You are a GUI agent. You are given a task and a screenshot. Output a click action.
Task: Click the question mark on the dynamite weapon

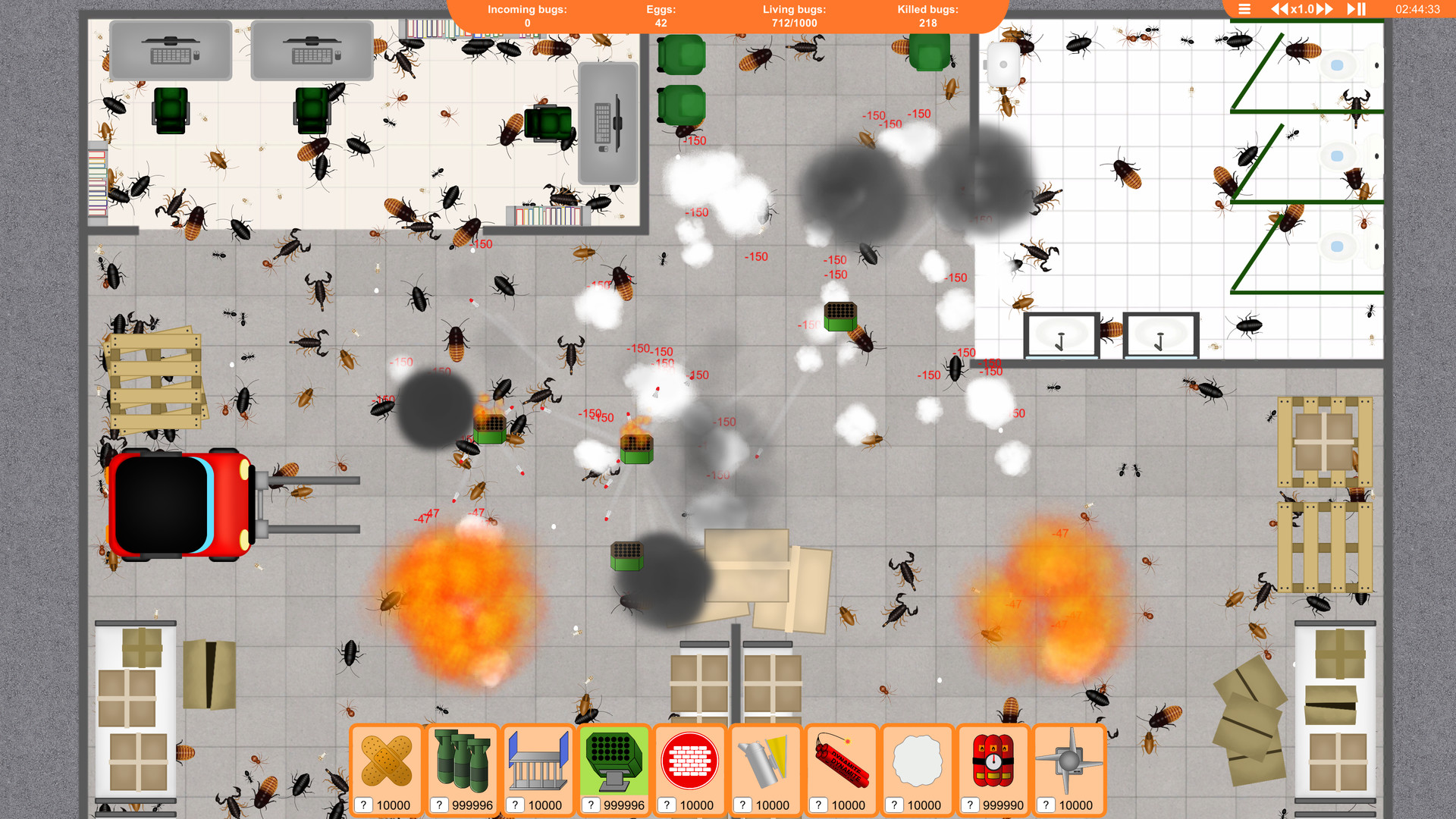tap(820, 805)
